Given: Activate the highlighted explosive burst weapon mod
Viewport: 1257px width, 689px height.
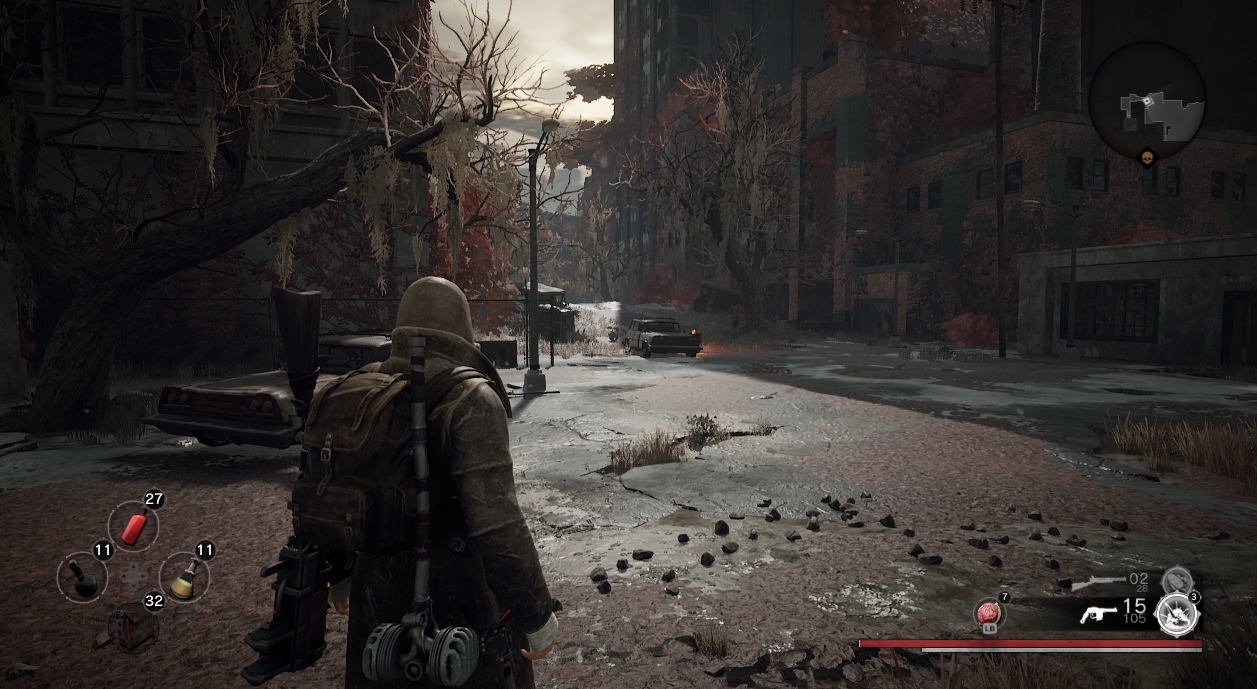Looking at the screenshot, I should click(x=1176, y=613).
